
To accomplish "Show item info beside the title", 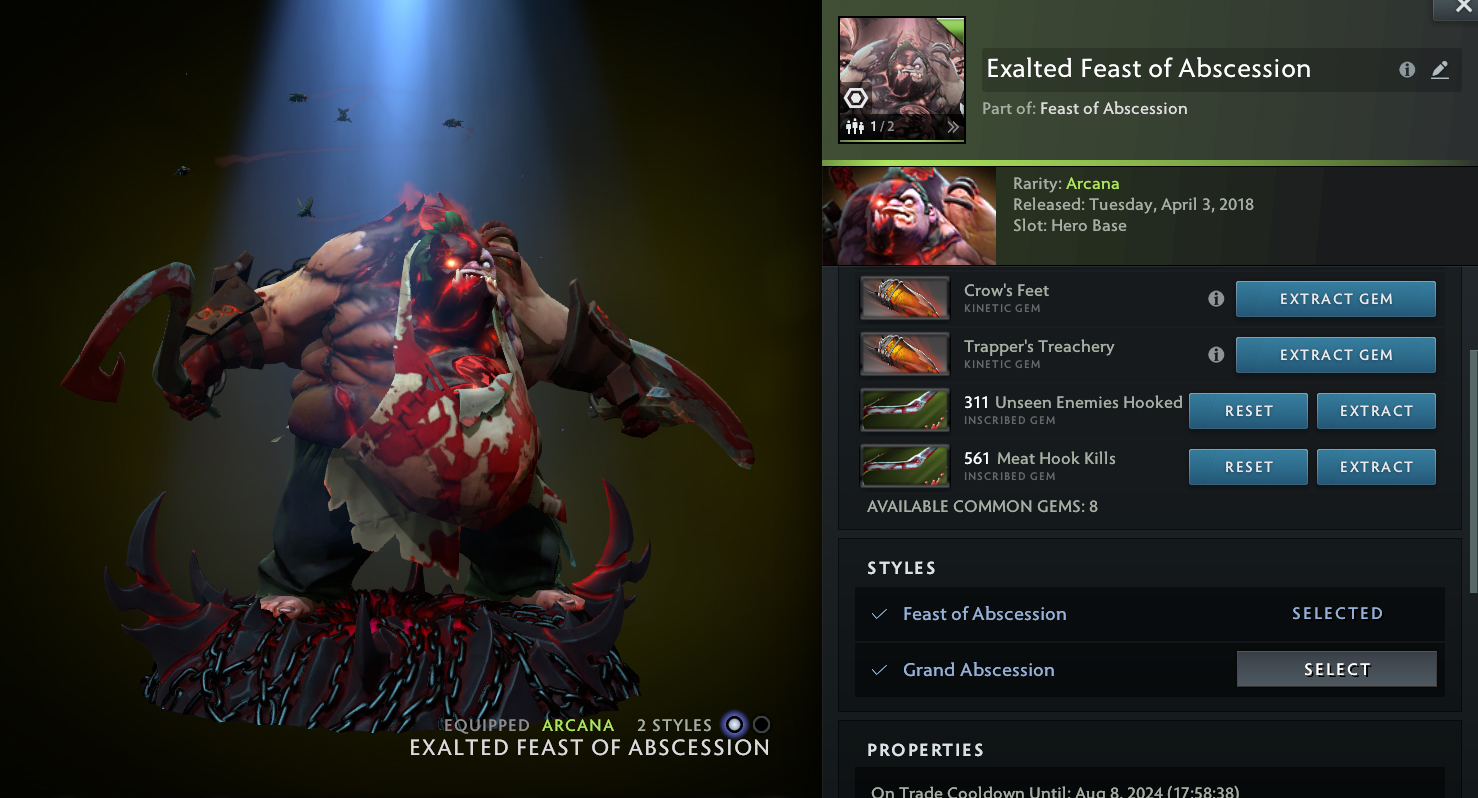I will (1407, 70).
